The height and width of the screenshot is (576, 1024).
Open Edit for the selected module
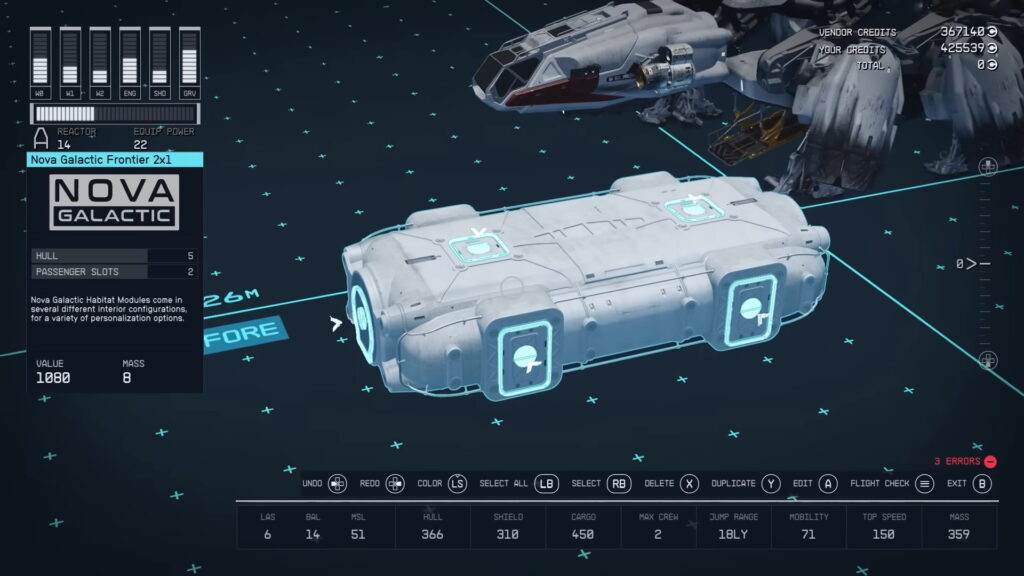point(802,484)
